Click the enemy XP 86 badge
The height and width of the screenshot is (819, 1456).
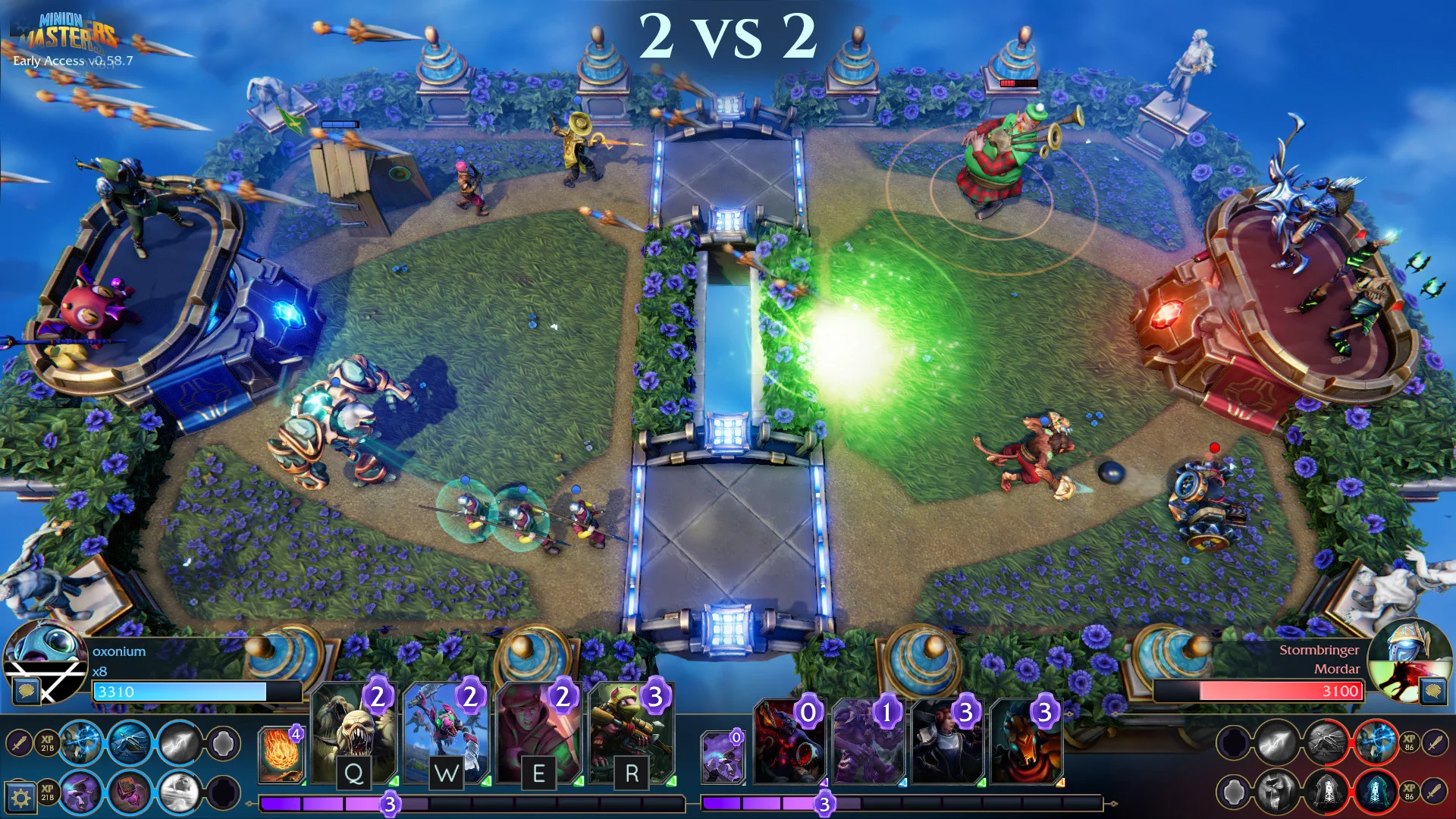1409,742
